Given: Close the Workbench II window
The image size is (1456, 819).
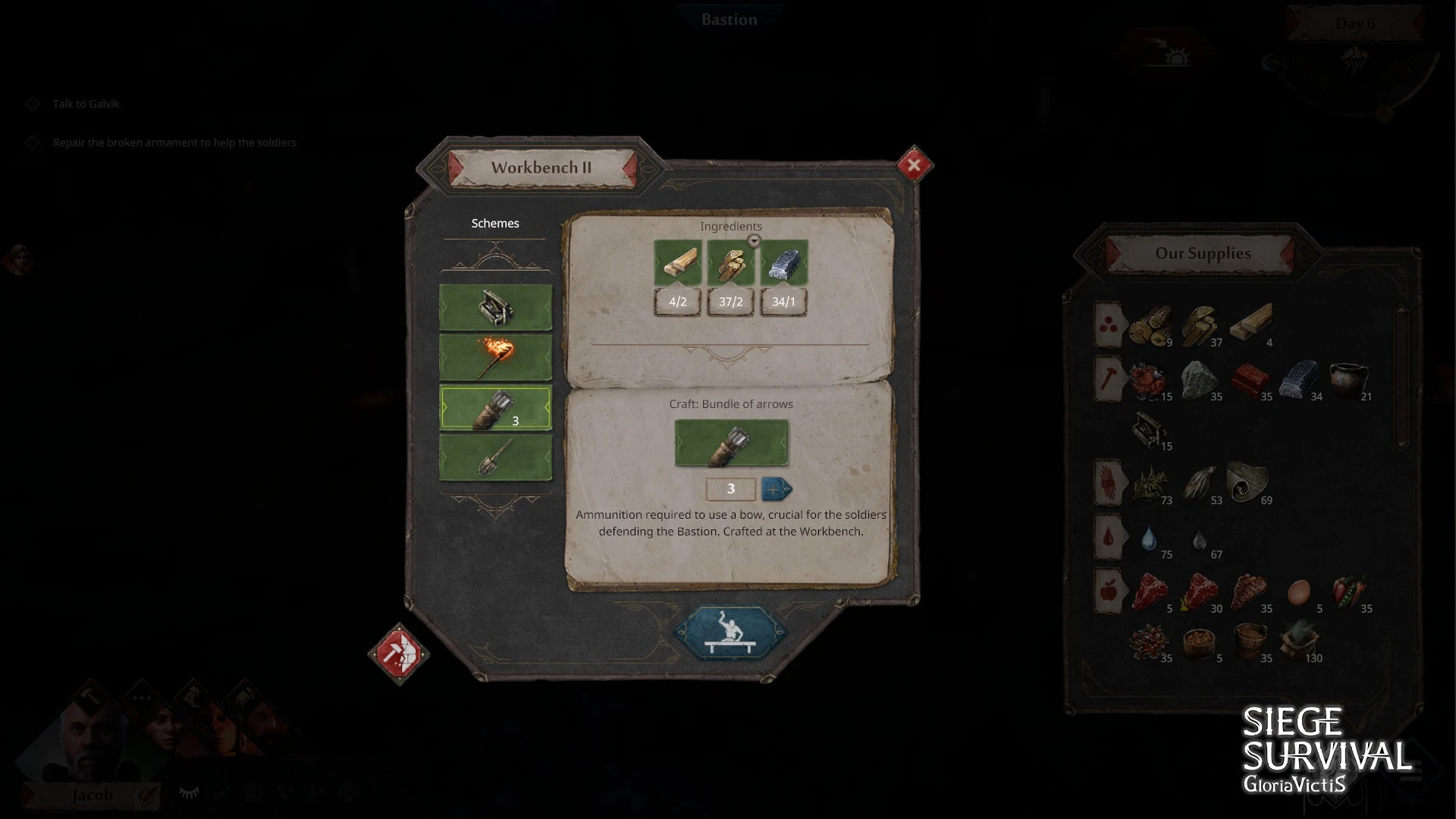Looking at the screenshot, I should point(914,165).
